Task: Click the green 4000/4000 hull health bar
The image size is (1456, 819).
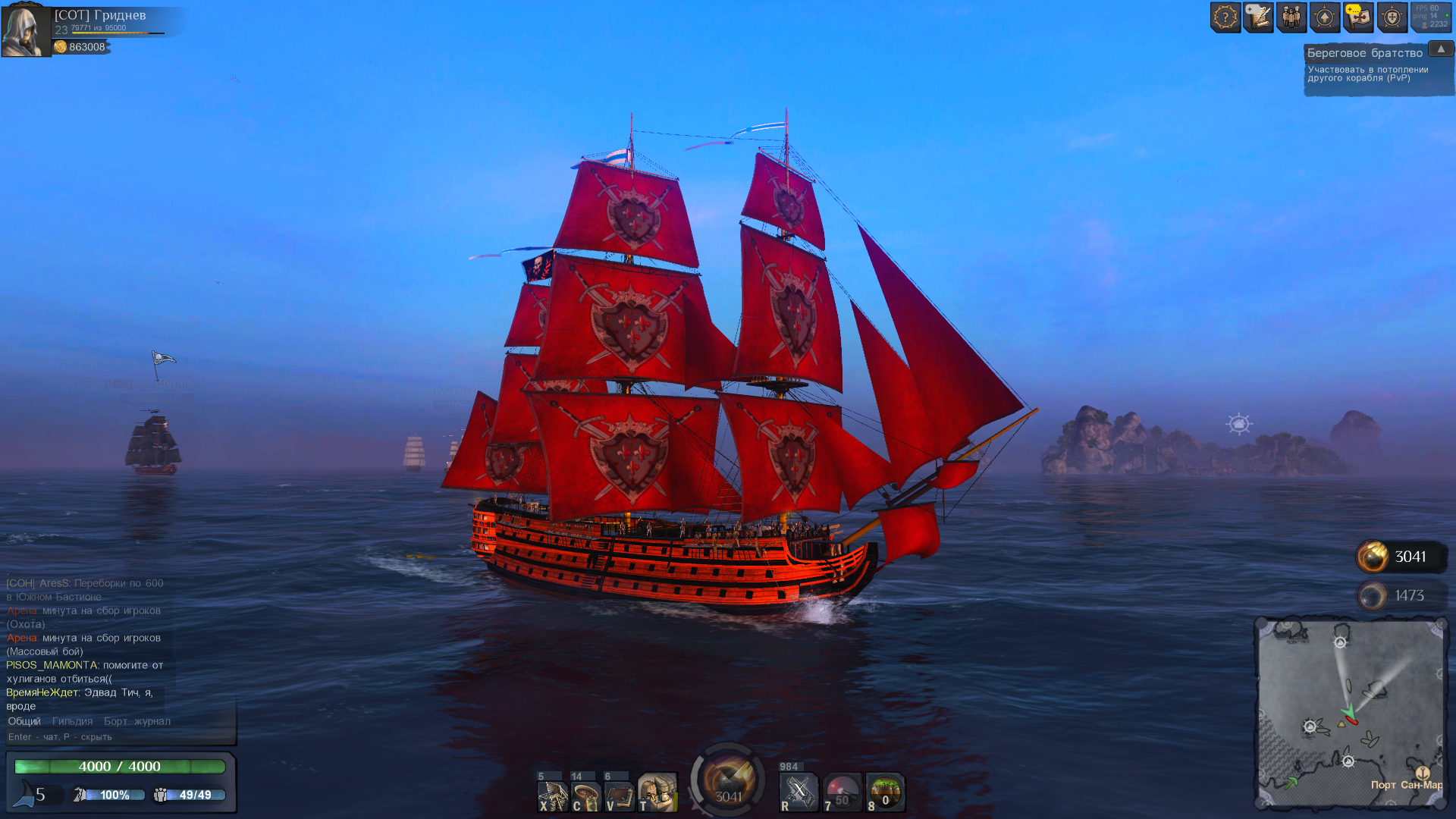Action: click(119, 766)
